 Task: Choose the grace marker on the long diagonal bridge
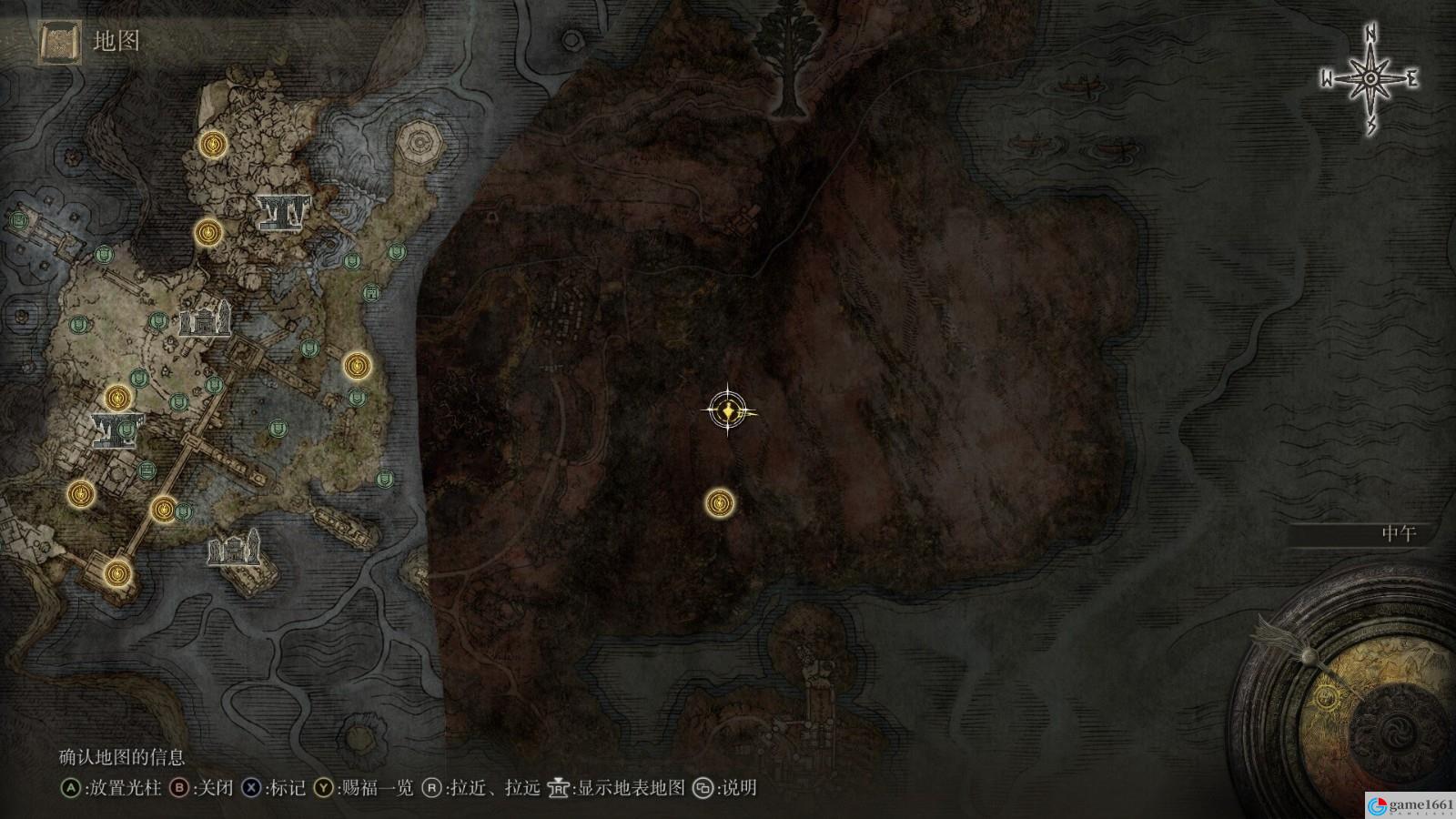[164, 509]
